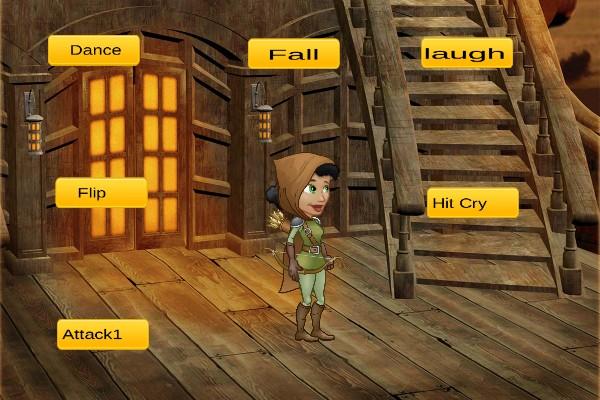This screenshot has height=400, width=600.
Task: Click the Dance animation button
Action: [x=94, y=50]
